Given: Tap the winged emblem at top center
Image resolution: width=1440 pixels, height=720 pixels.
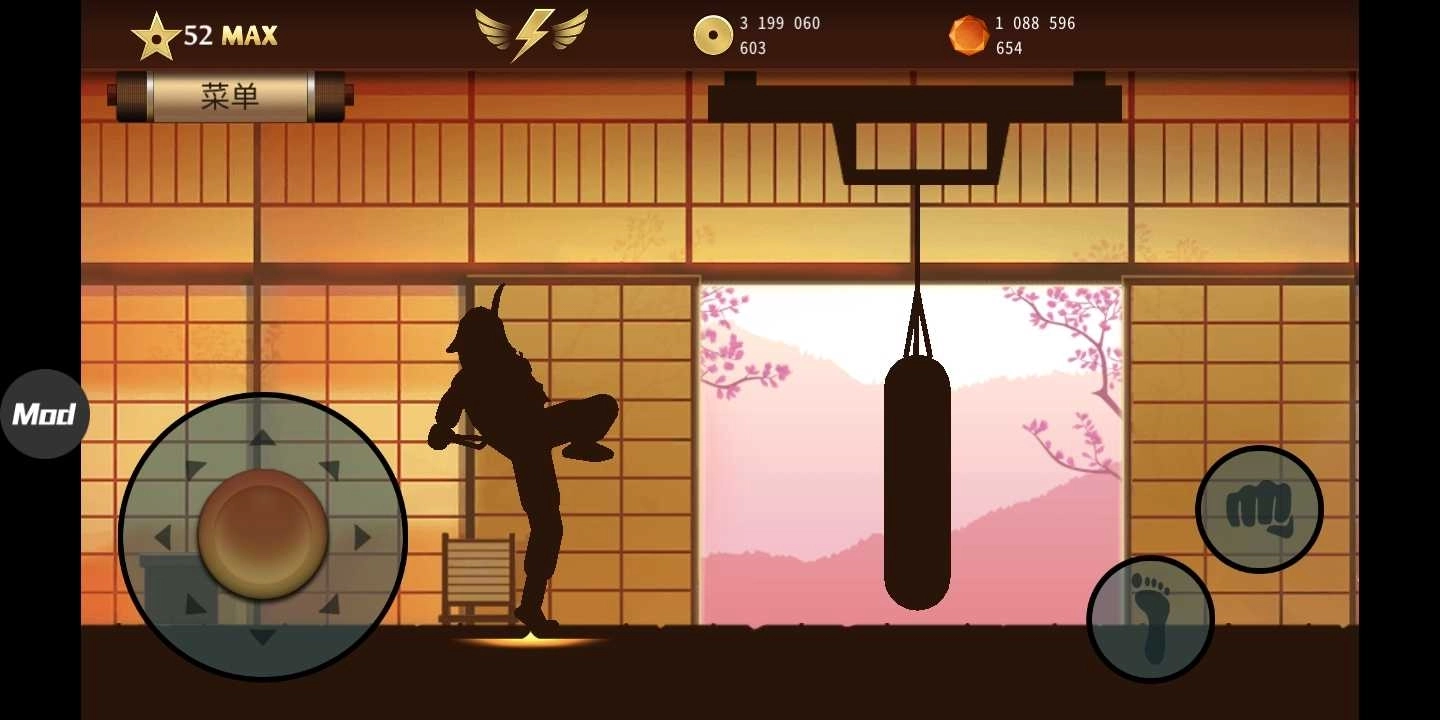Looking at the screenshot, I should click(531, 33).
